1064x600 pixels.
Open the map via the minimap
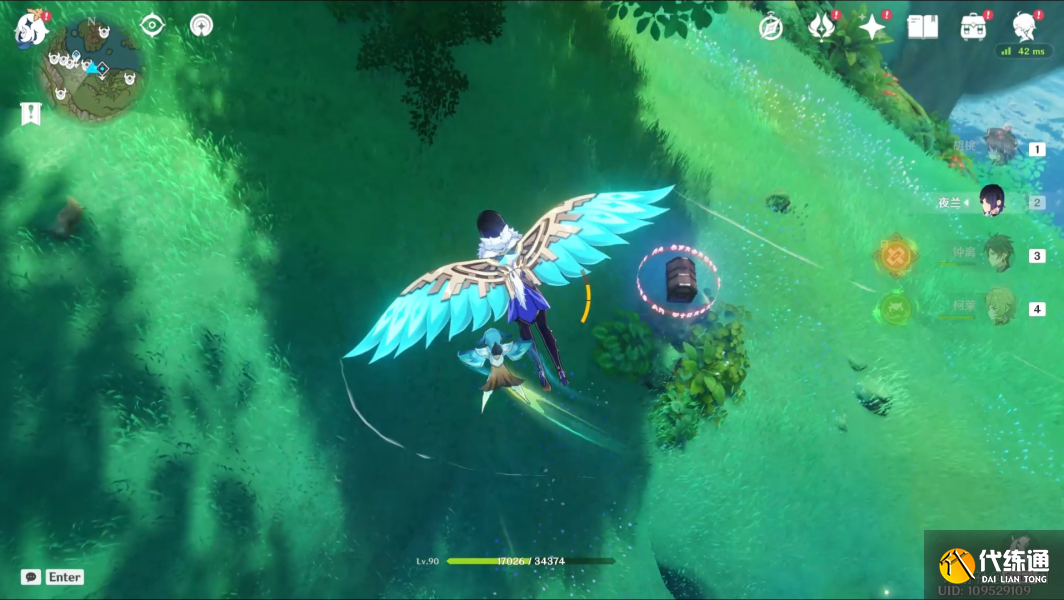pos(91,69)
